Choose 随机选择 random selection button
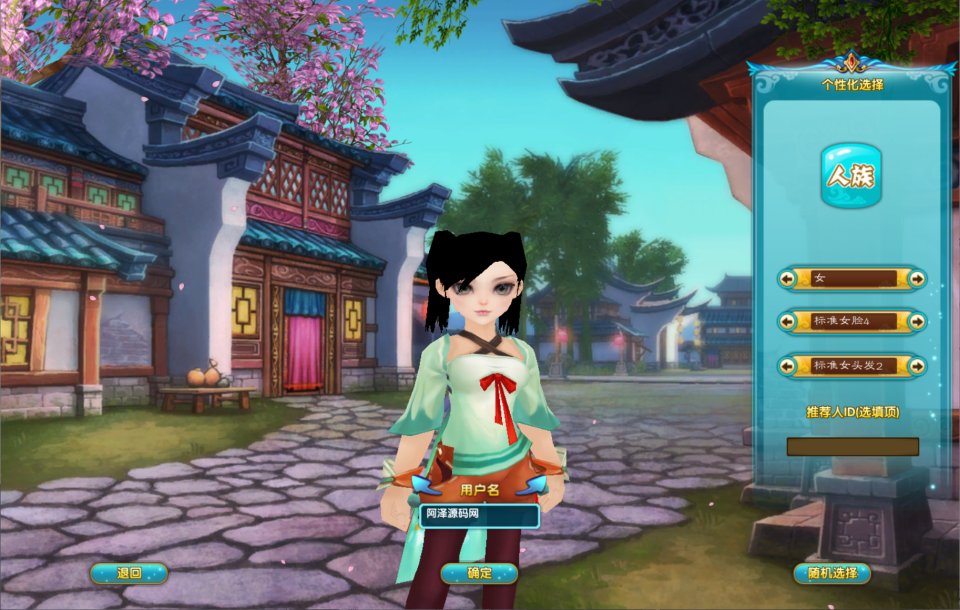Screen dimensions: 960x610 [831, 573]
